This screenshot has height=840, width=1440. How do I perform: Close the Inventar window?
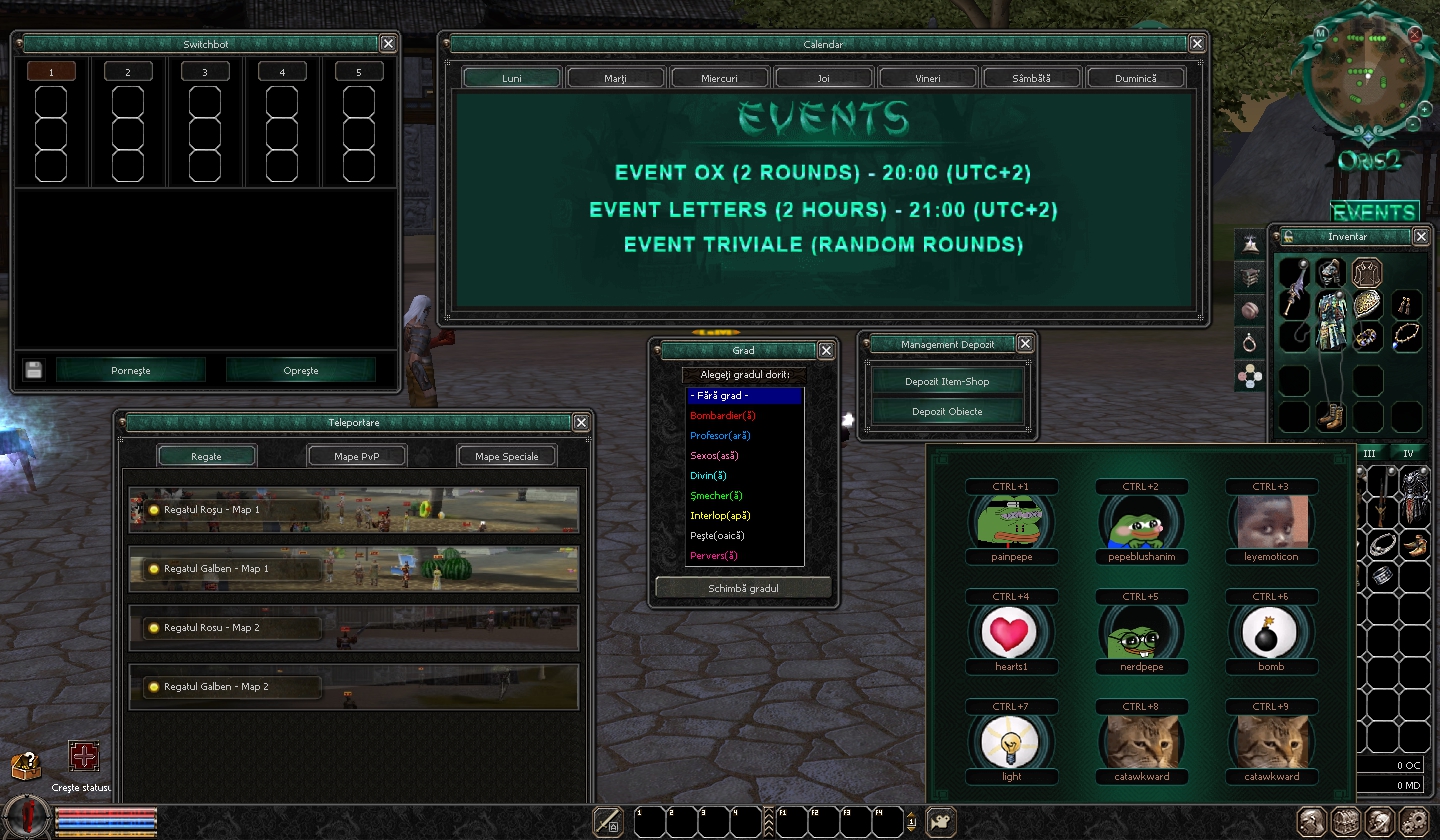coord(1421,236)
